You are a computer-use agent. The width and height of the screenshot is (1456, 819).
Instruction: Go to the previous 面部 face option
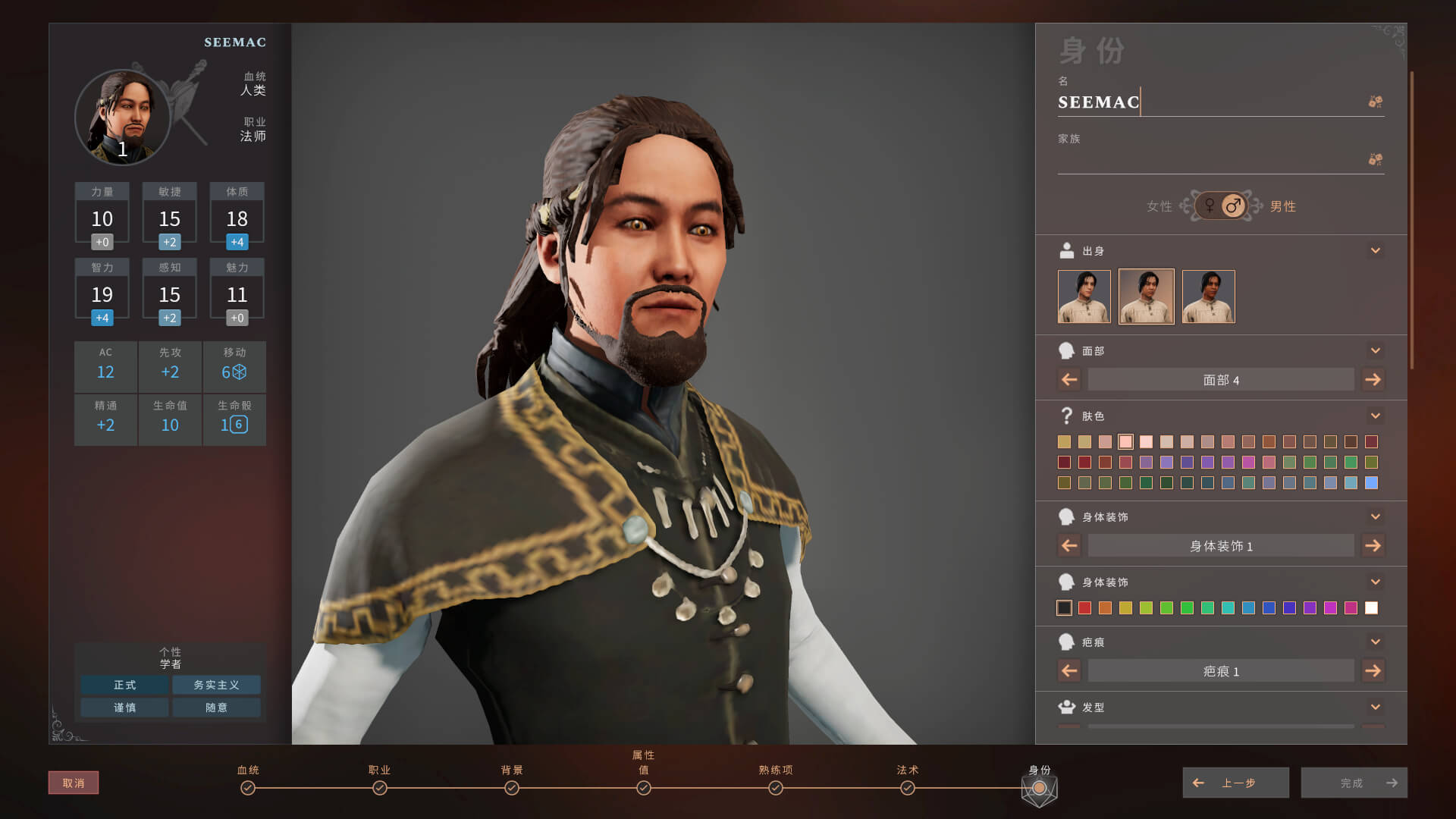pyautogui.click(x=1069, y=379)
